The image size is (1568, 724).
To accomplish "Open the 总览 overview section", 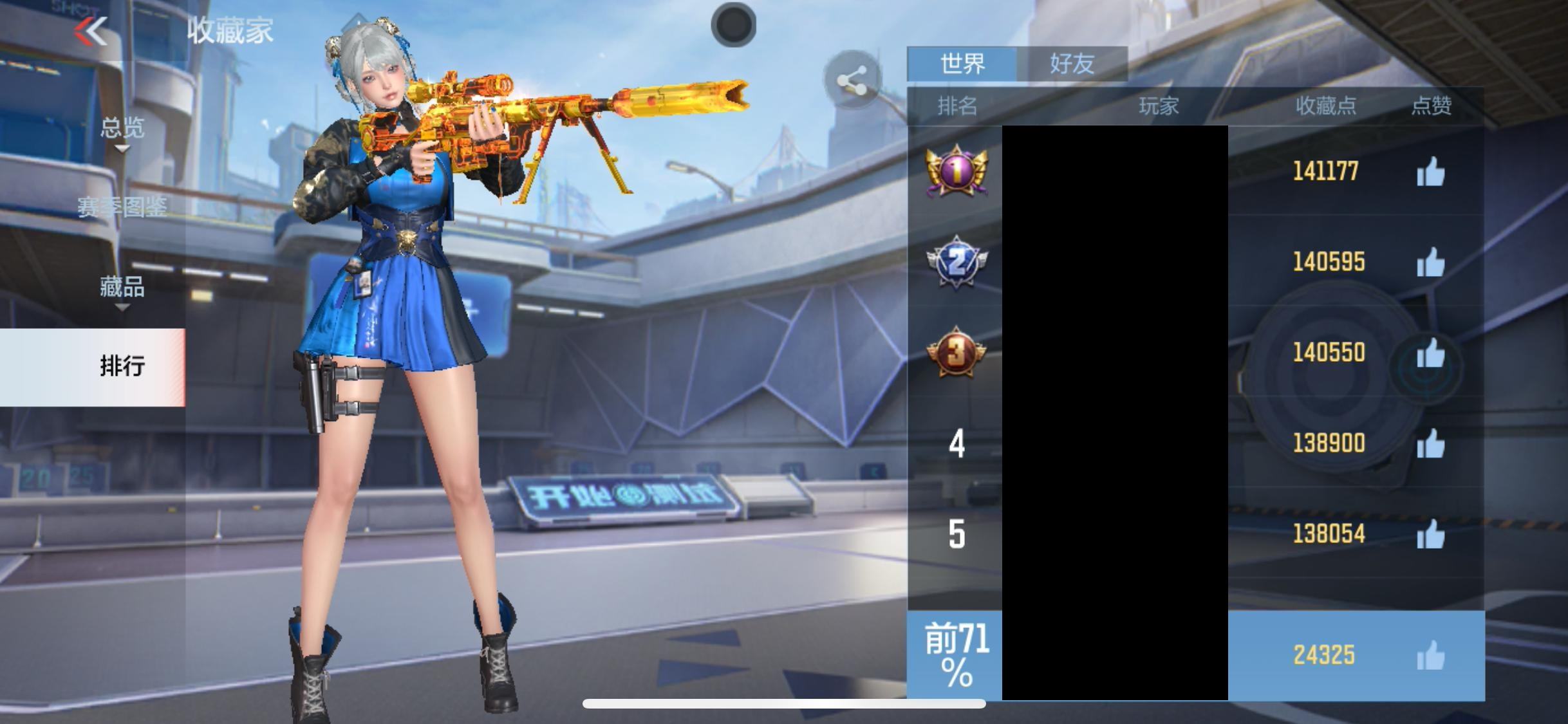I will (122, 129).
